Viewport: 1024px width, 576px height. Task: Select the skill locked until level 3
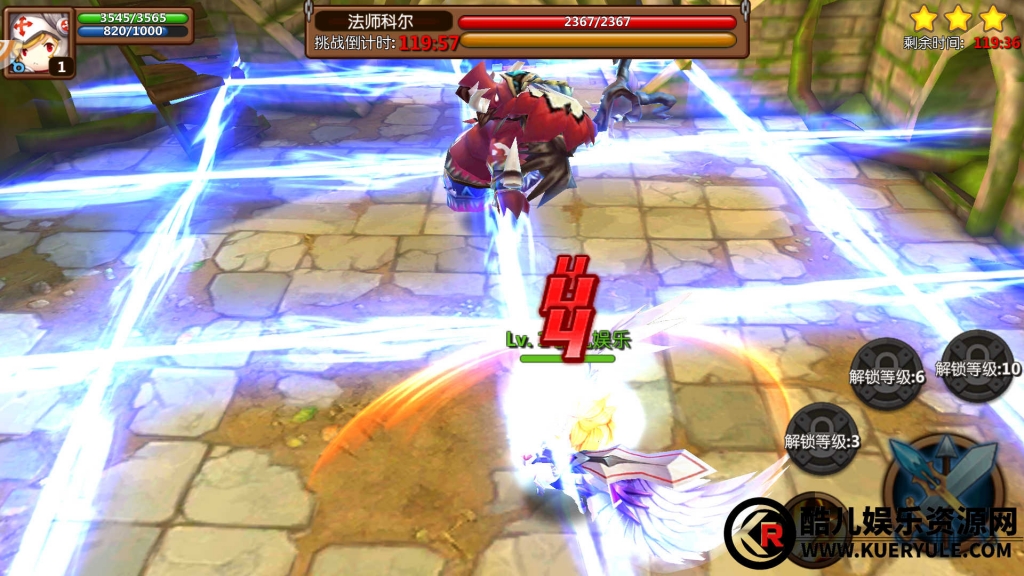(x=822, y=437)
